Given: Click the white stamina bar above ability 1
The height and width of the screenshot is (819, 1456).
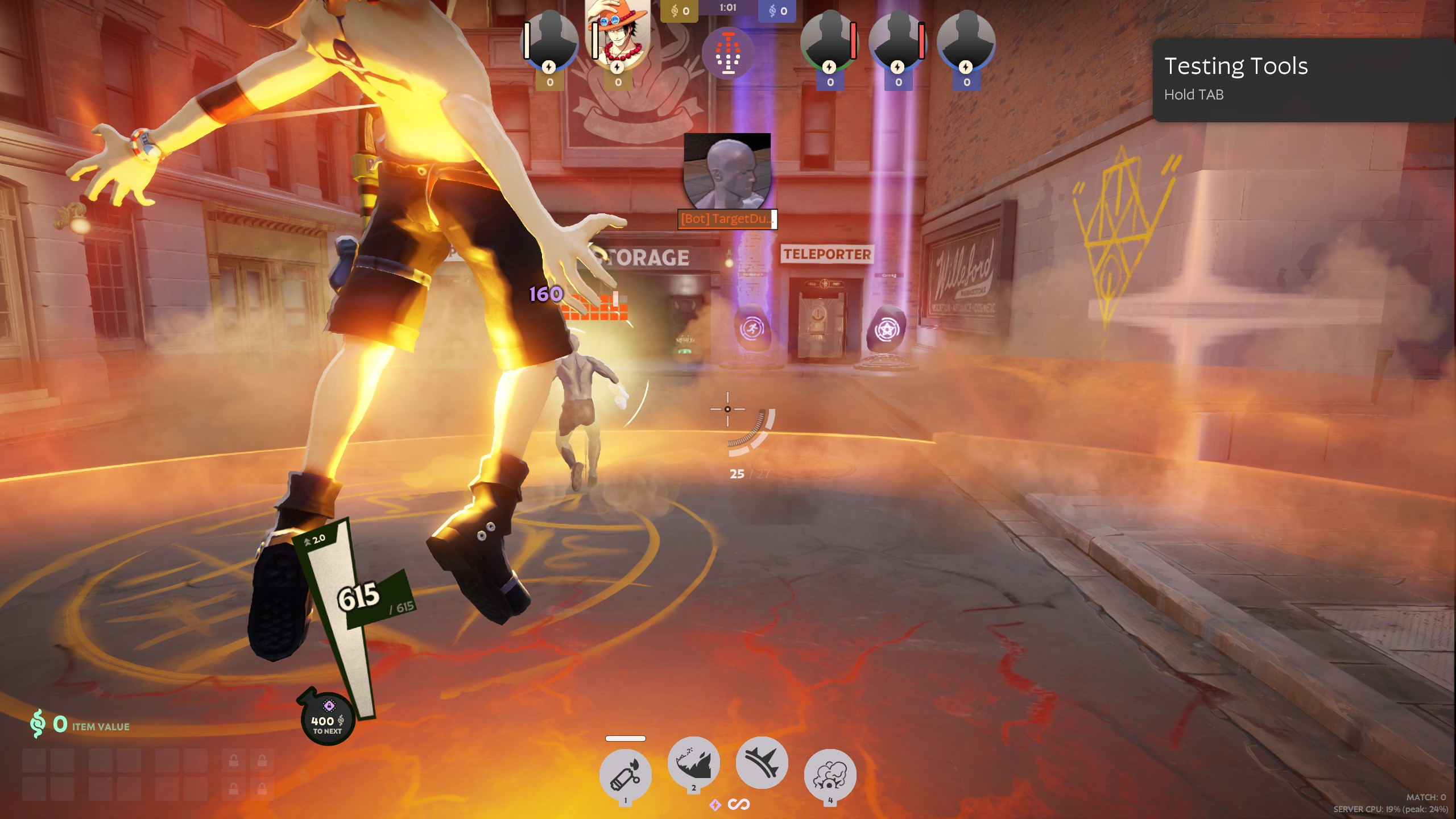Looking at the screenshot, I should click(x=626, y=738).
